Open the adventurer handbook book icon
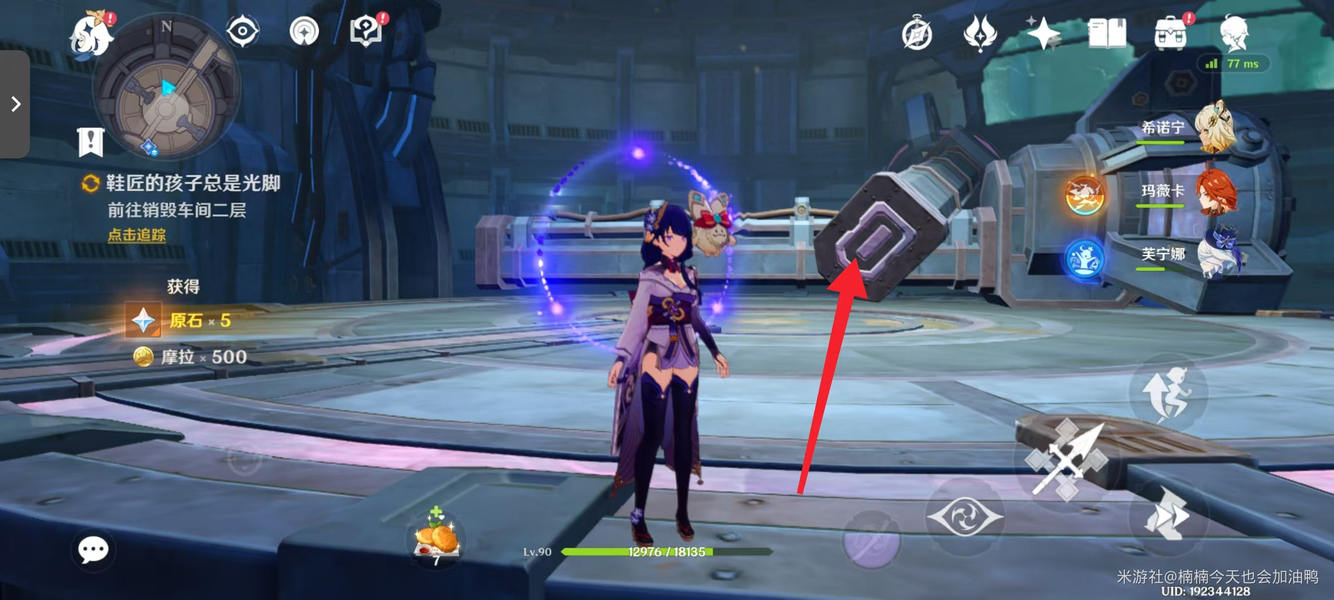Viewport: 1334px width, 600px height. 1107,34
